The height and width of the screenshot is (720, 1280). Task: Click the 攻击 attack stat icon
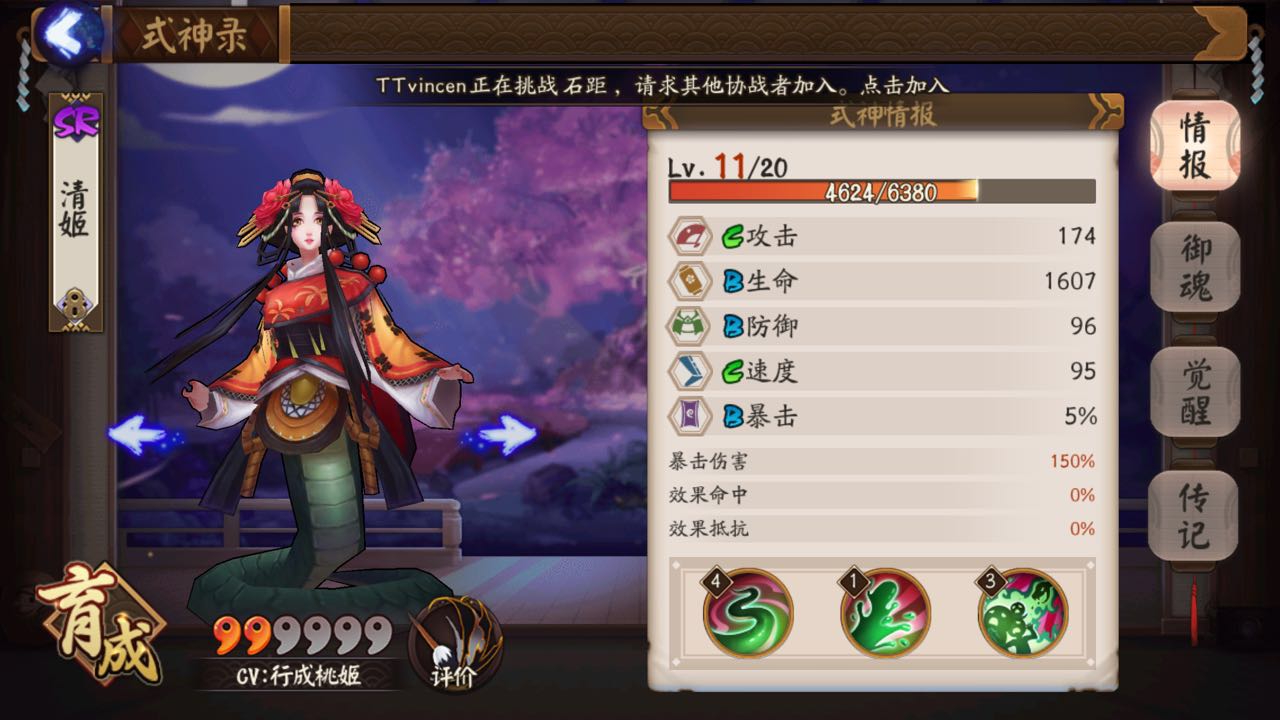pos(689,236)
